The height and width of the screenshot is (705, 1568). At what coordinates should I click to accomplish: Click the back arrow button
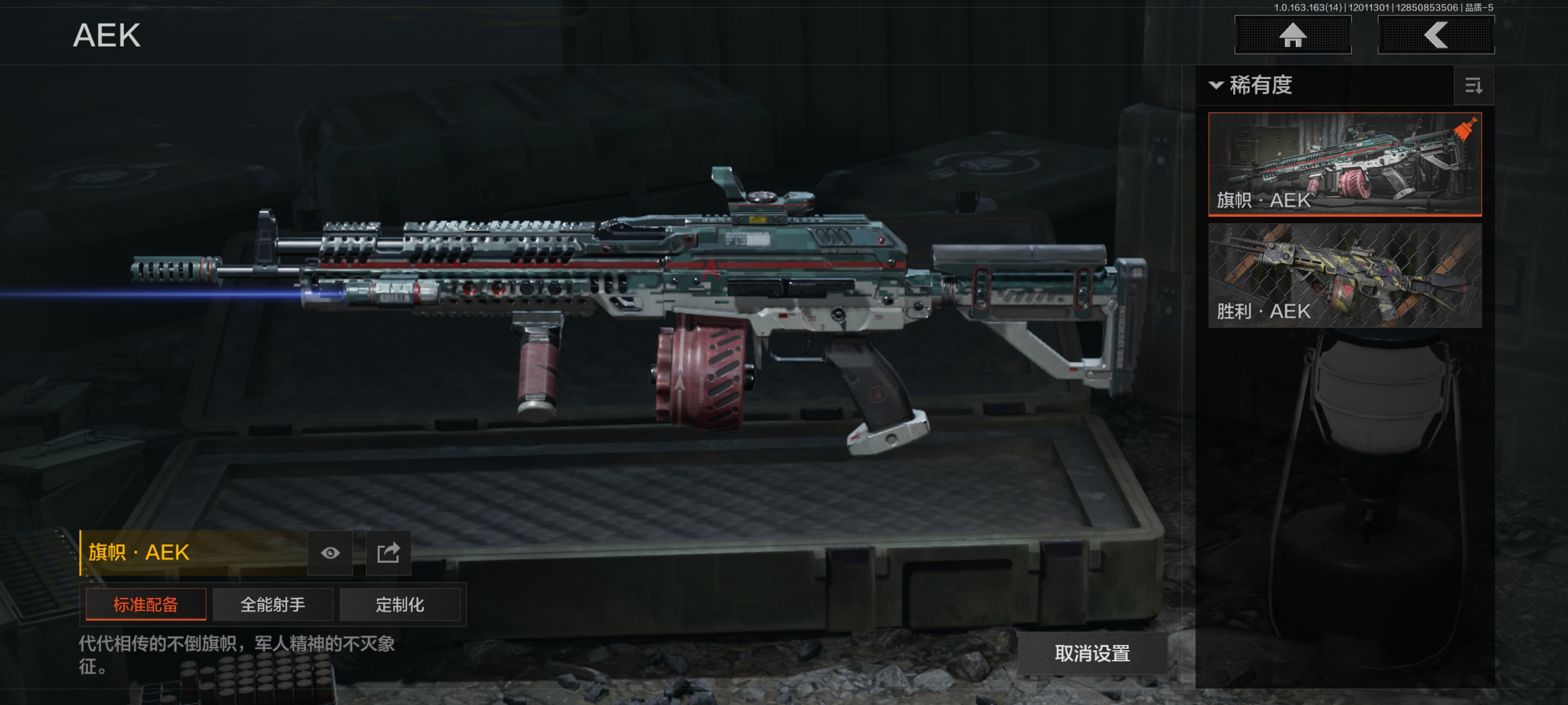click(1435, 35)
